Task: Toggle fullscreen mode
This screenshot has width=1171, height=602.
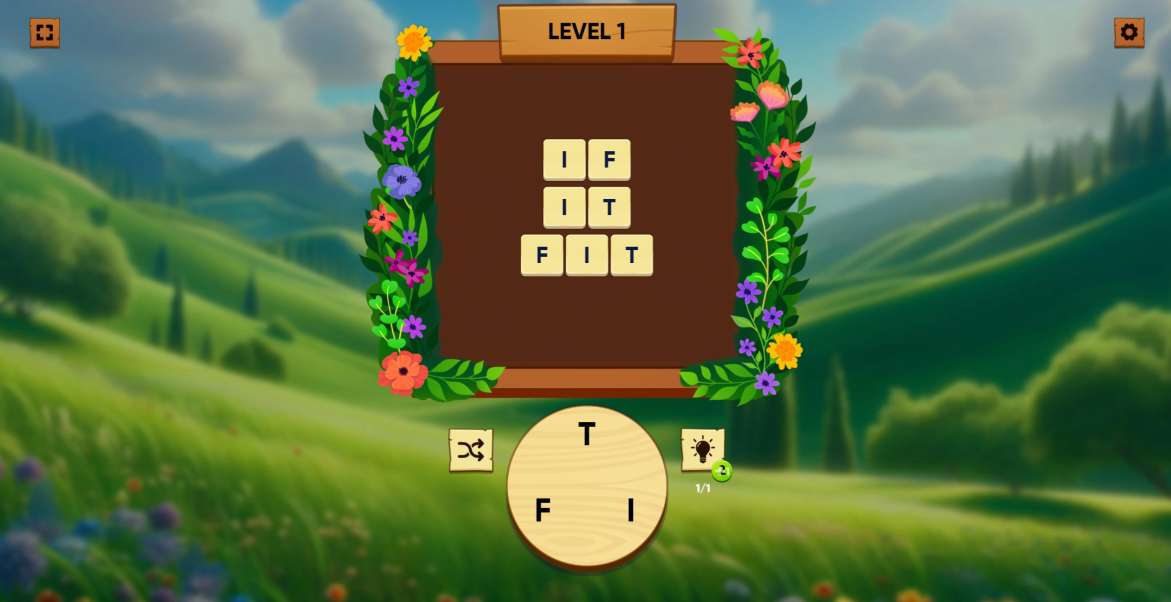Action: pos(44,33)
